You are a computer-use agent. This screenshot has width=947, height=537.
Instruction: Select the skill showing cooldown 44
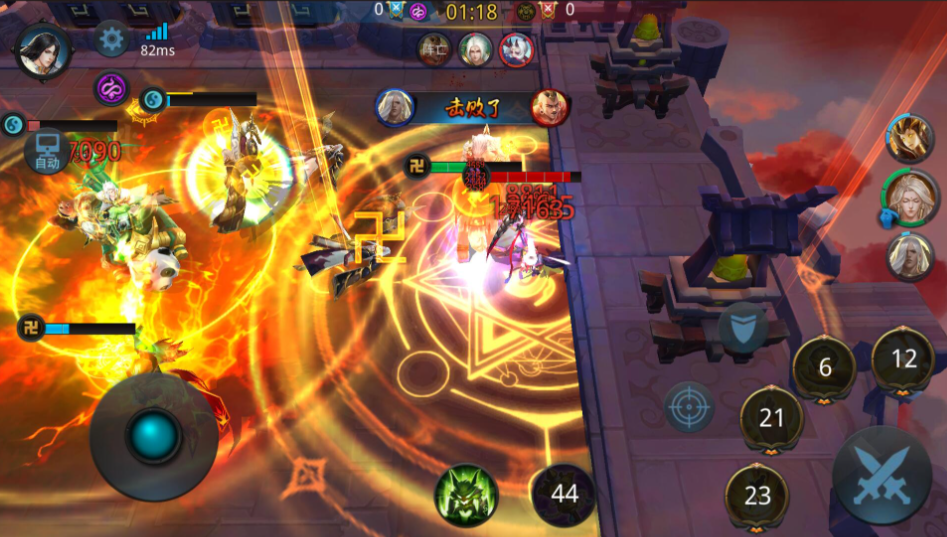pos(564,494)
